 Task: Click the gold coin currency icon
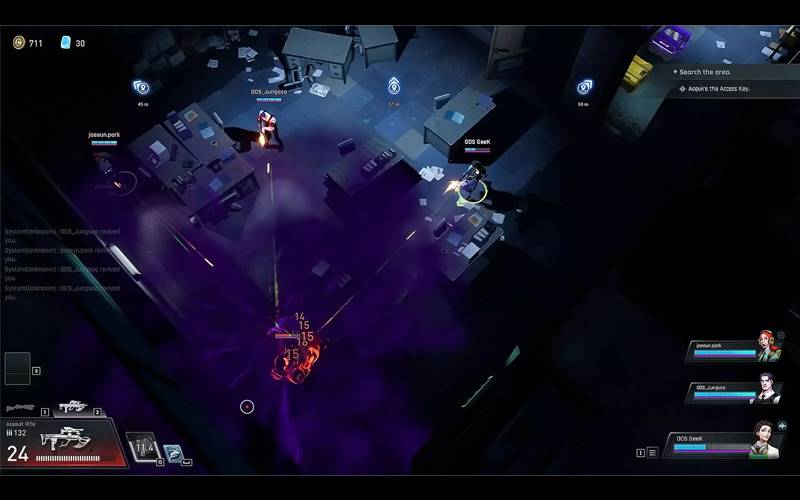point(18,43)
